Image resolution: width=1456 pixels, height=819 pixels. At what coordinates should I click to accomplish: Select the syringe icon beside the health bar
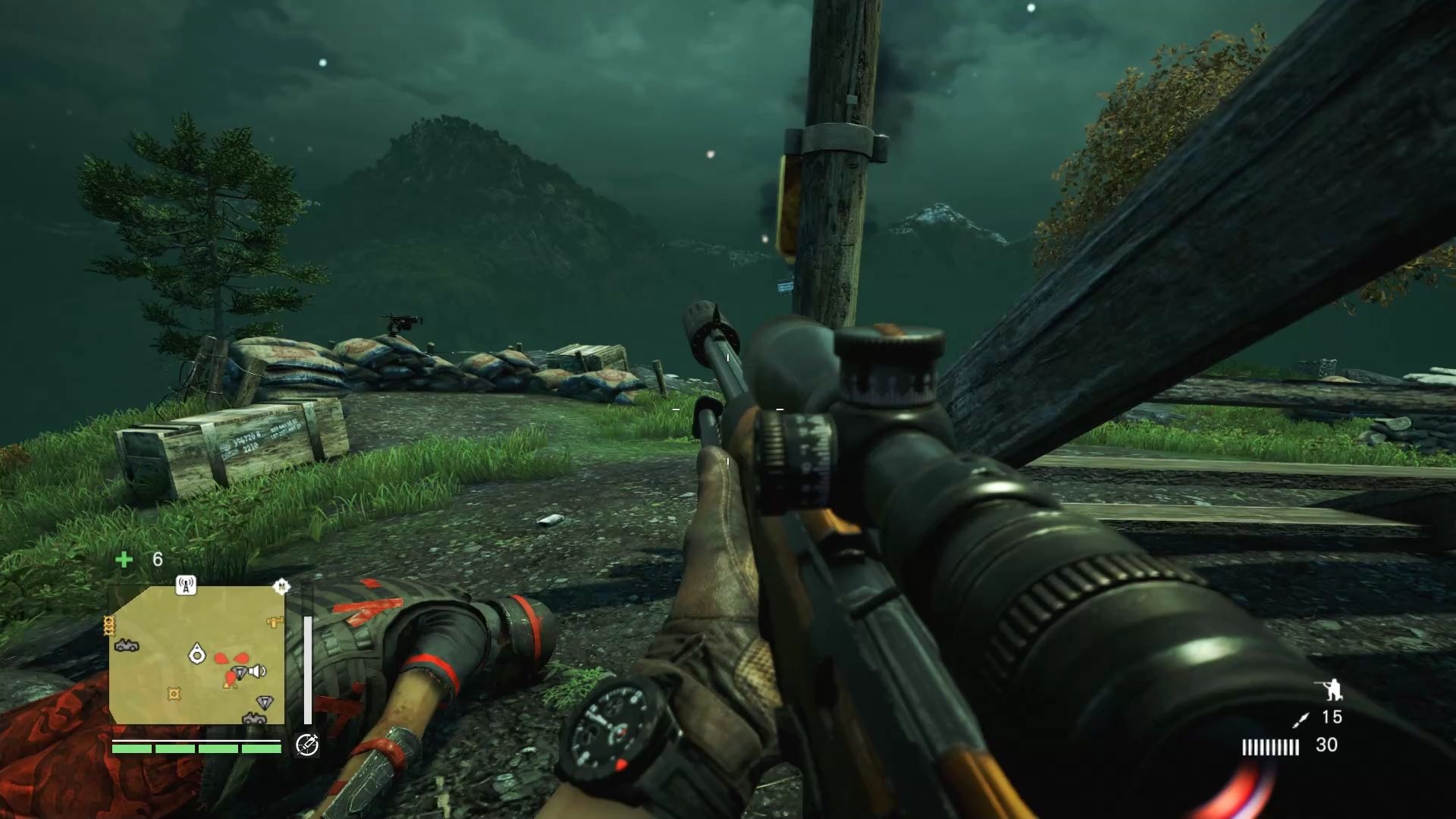click(306, 745)
